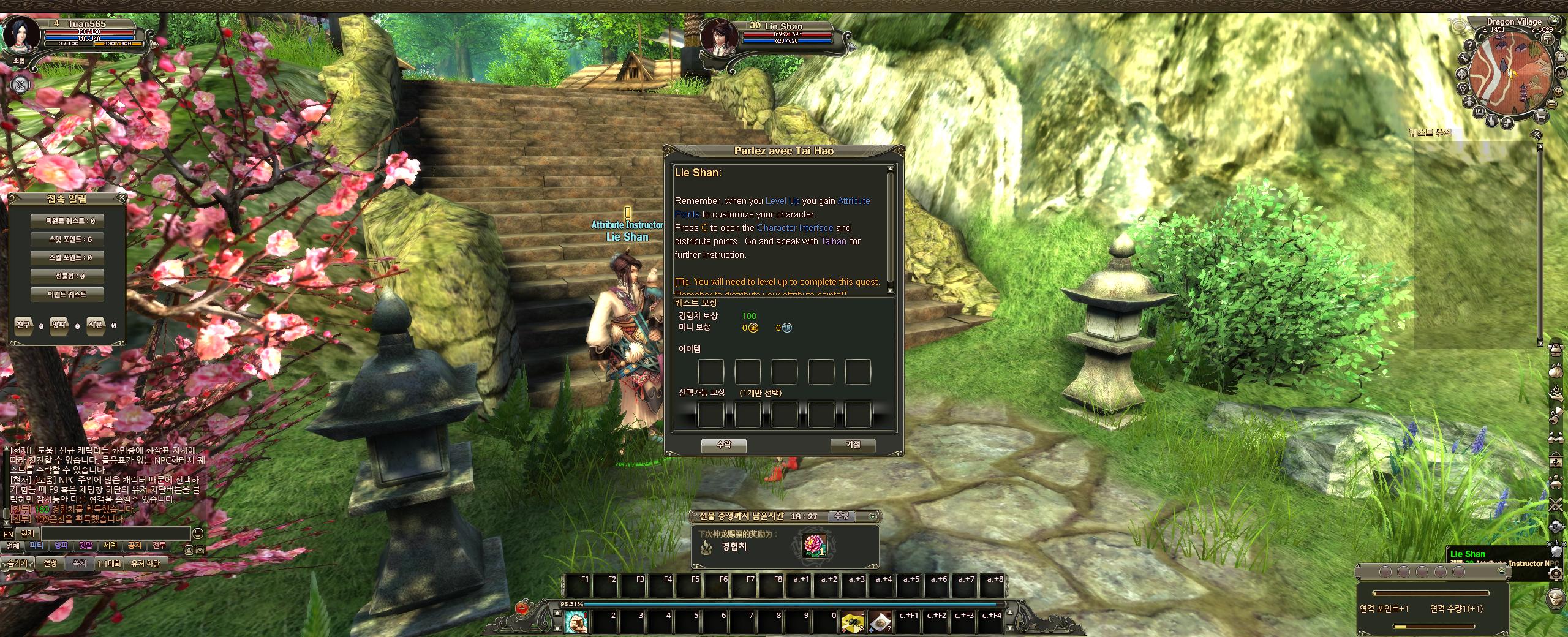Viewport: 1568px width, 637px height.
Task: Close the 접속 알림 notification panel
Action: [x=121, y=198]
